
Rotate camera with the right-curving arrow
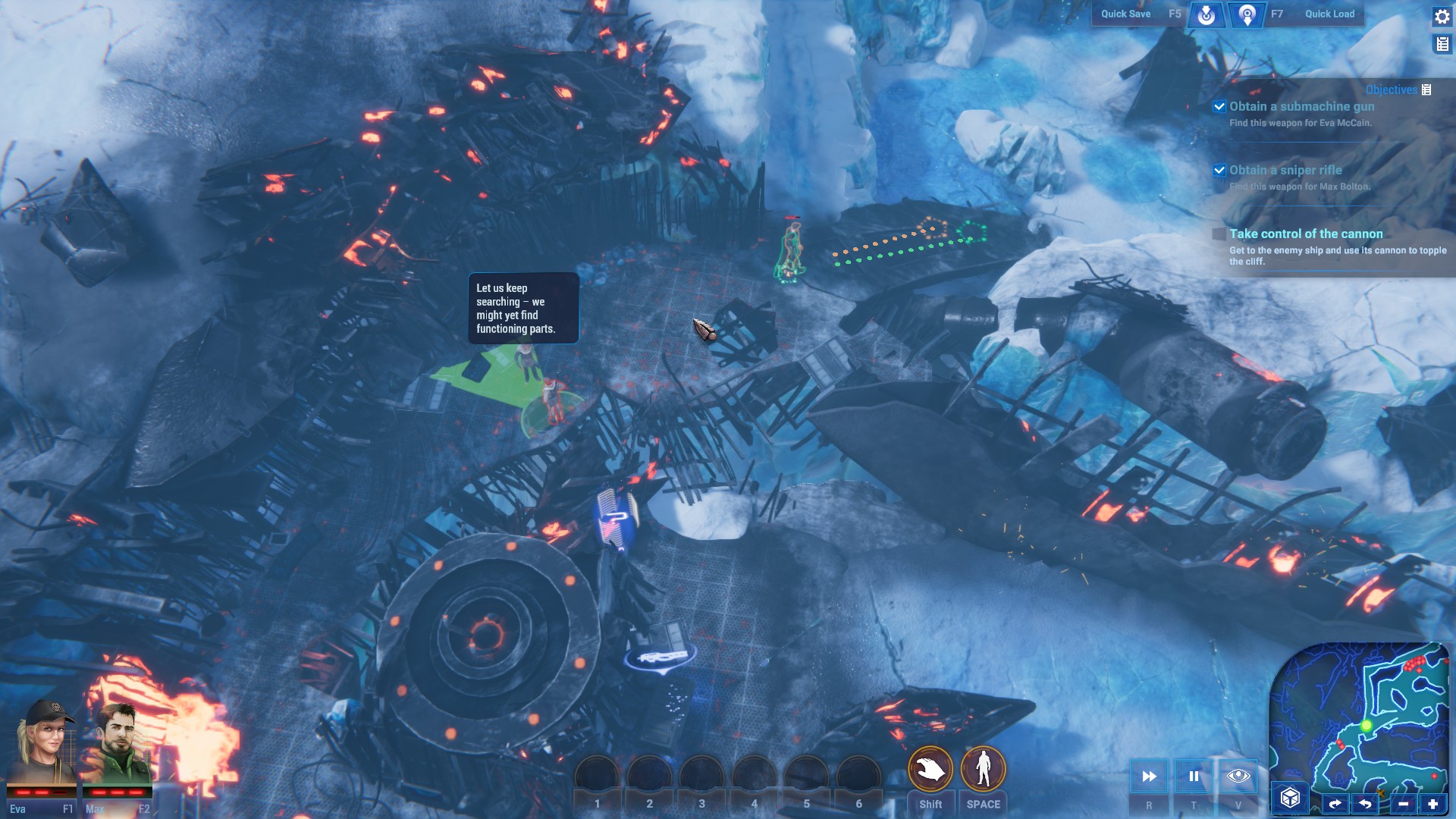[1335, 804]
